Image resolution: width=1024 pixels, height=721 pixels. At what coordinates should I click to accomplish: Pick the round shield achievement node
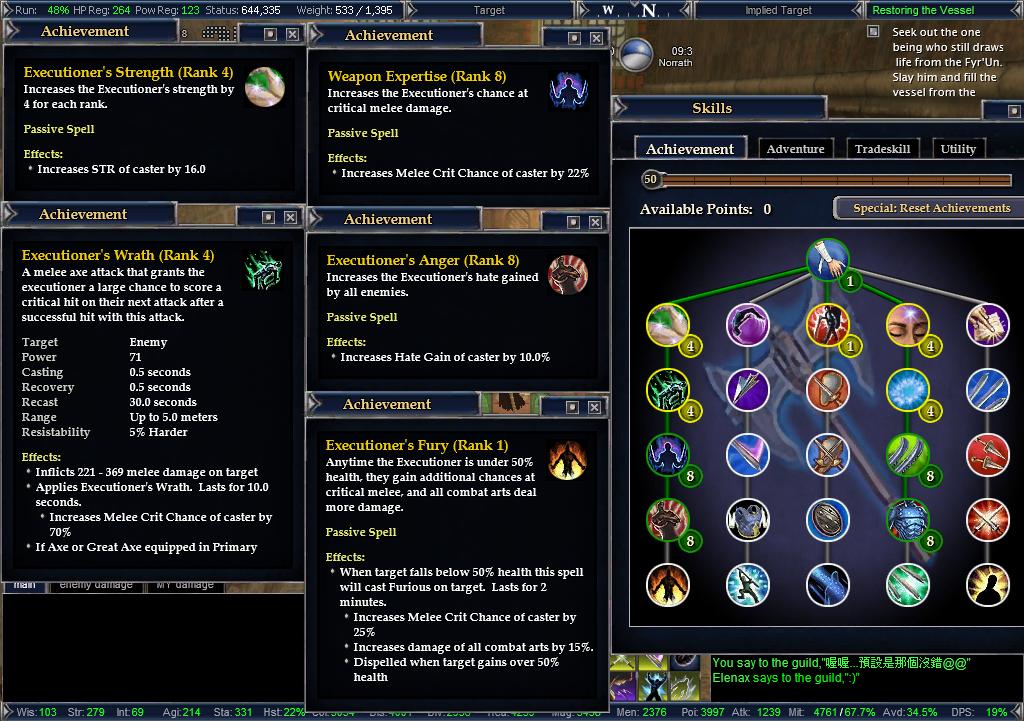826,520
